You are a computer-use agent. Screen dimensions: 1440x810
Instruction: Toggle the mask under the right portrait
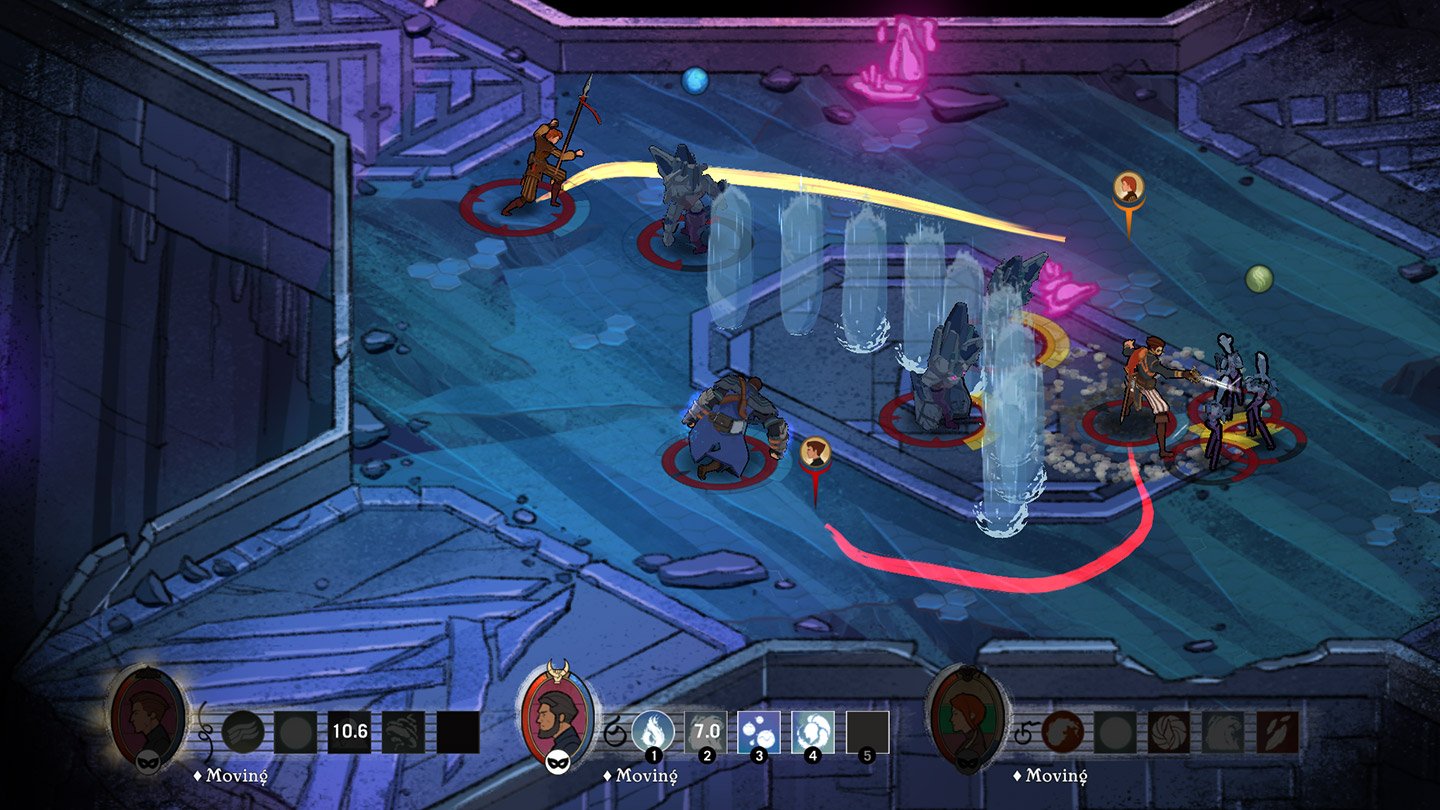point(967,760)
